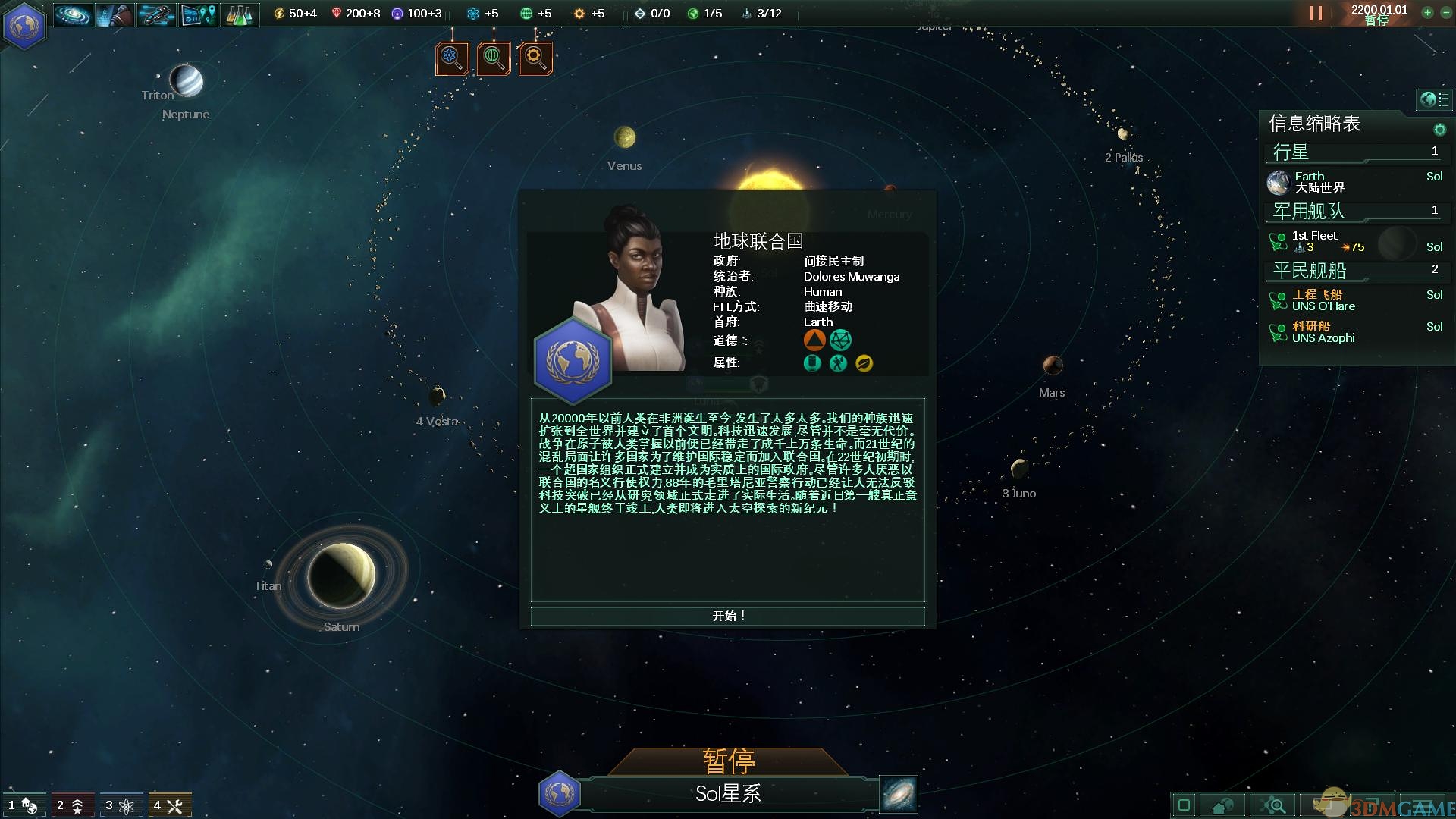1456x819 pixels.
Task: Select the Sol星系 name bar
Action: (x=727, y=794)
